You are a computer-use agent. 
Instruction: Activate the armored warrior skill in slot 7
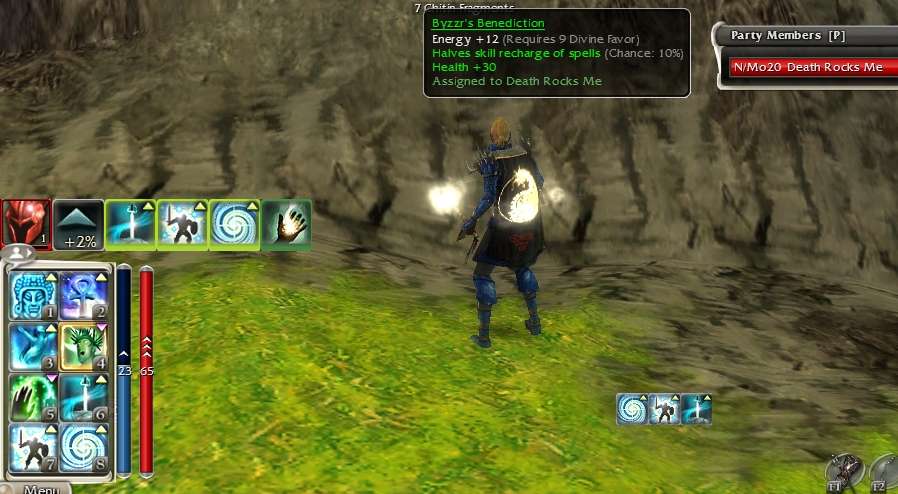click(x=32, y=446)
